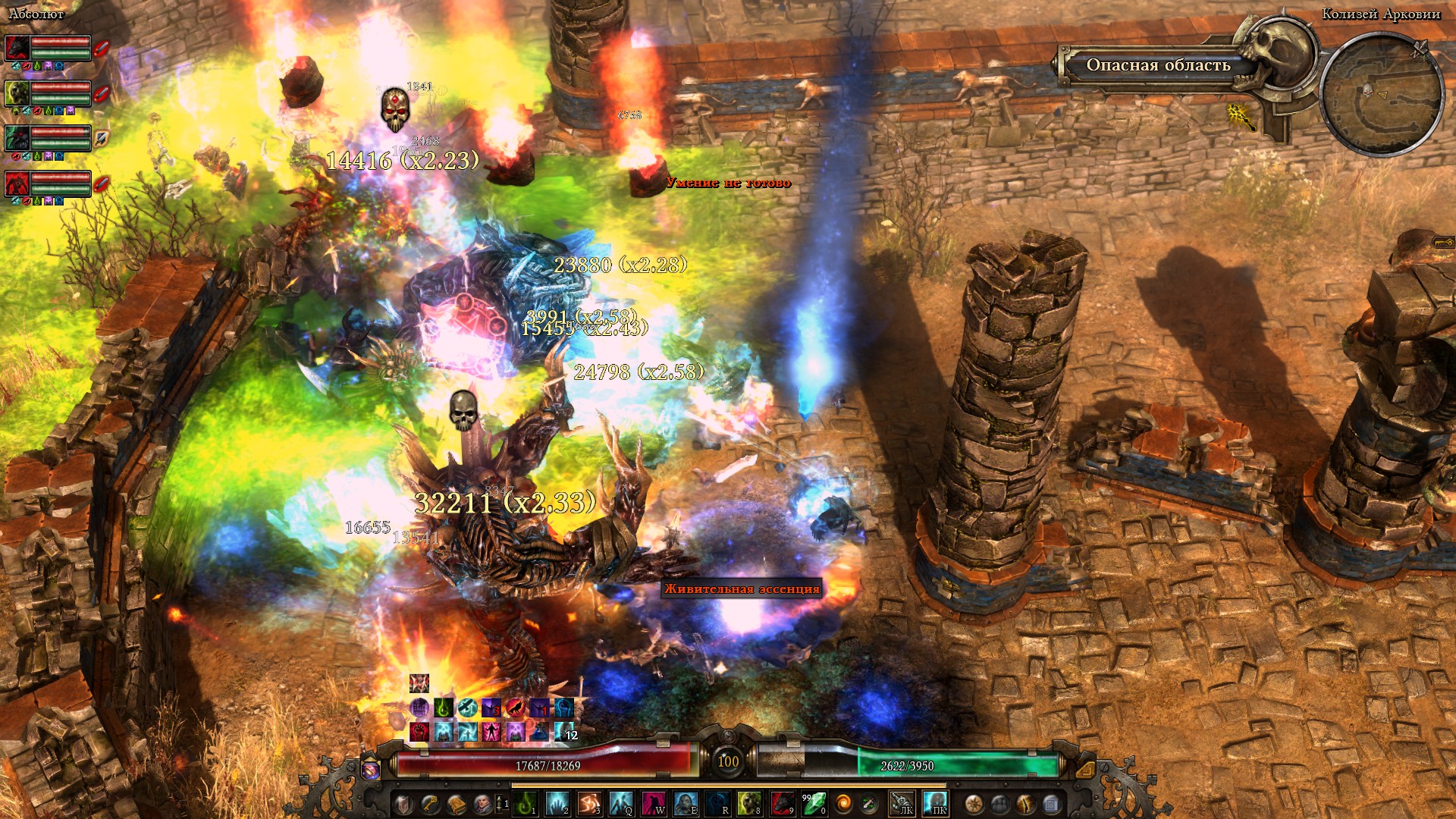This screenshot has width=1456, height=819.
Task: Open the old man portrait button
Action: pos(482,803)
